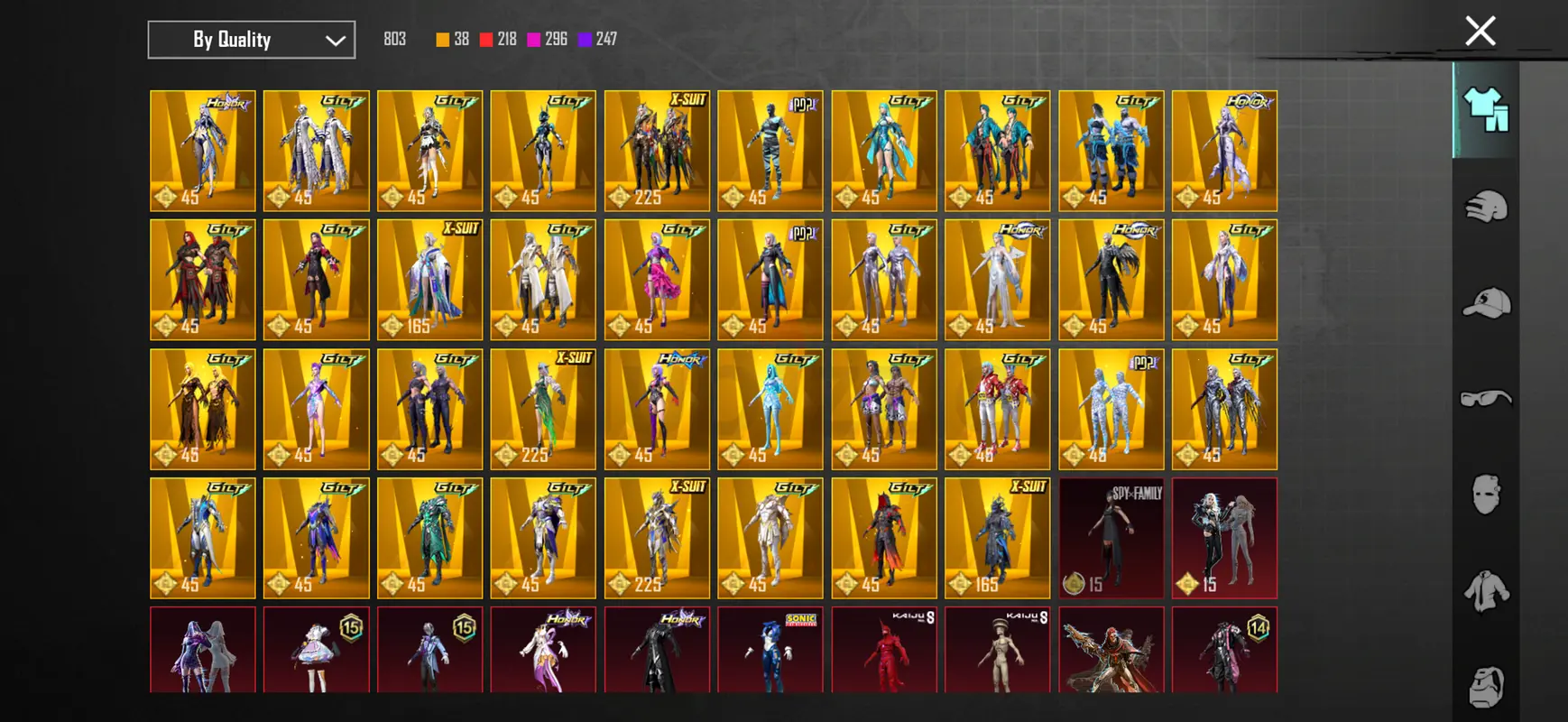The width and height of the screenshot is (1568, 722).
Task: Toggle the red rarity filter showing 218
Action: (x=487, y=39)
